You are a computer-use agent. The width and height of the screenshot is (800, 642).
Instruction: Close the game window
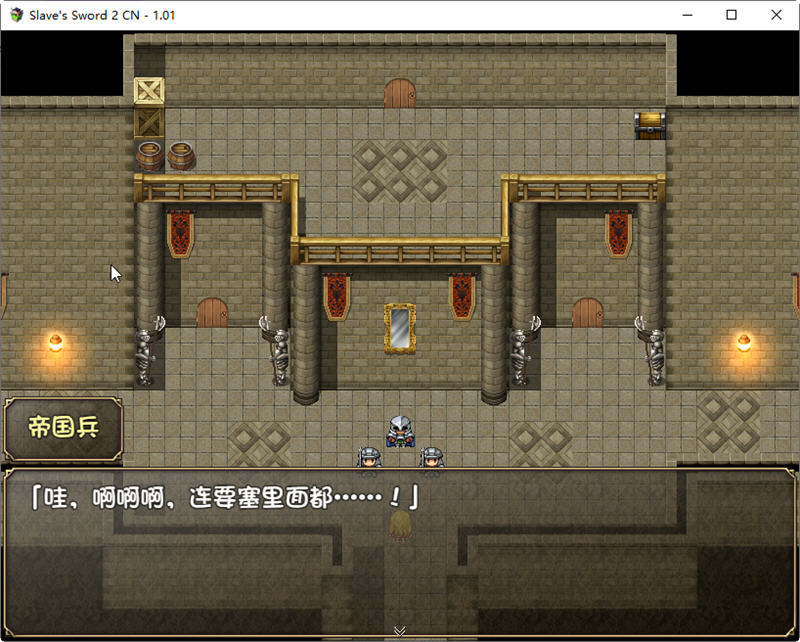tap(776, 15)
